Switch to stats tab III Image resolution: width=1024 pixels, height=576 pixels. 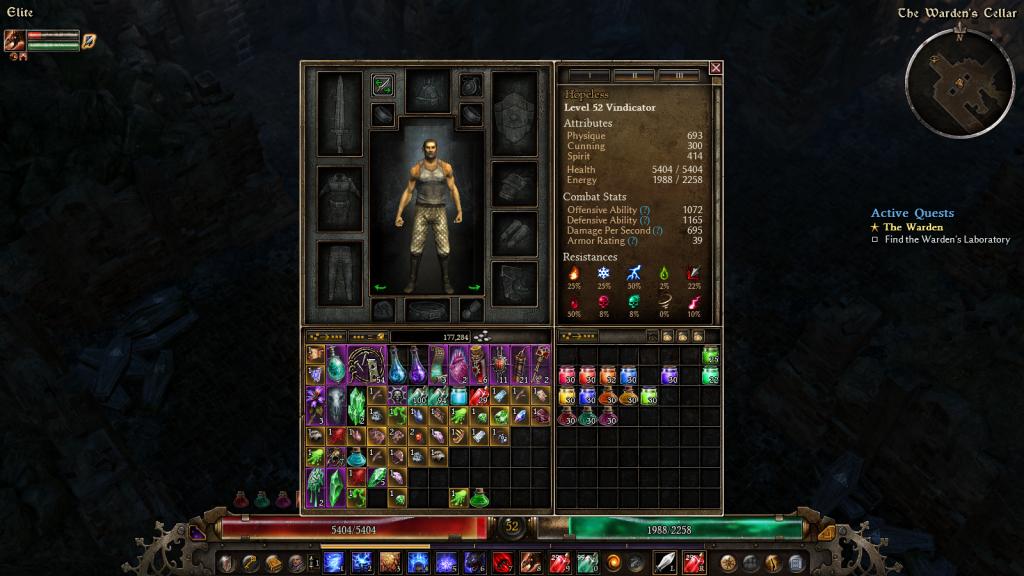[x=679, y=75]
